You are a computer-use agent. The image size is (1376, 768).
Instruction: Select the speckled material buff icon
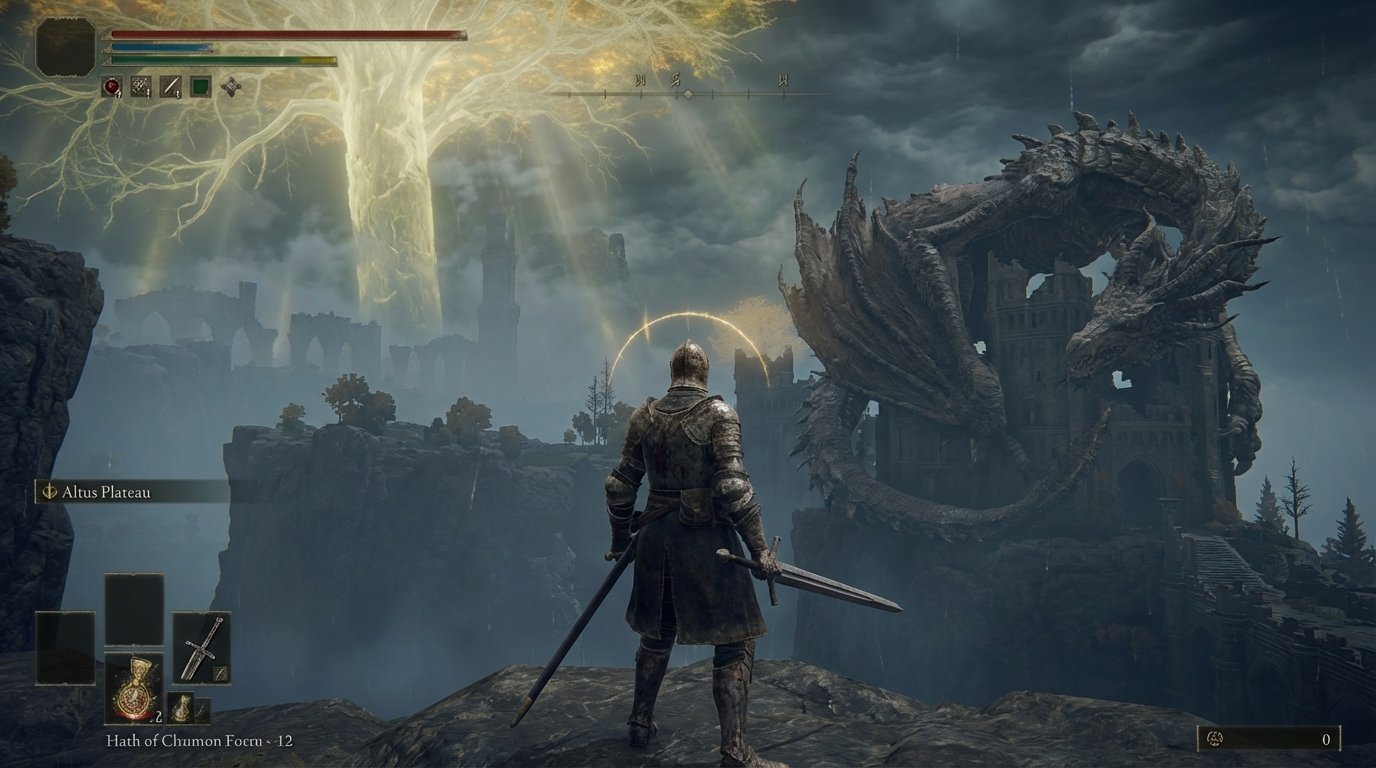tap(140, 85)
